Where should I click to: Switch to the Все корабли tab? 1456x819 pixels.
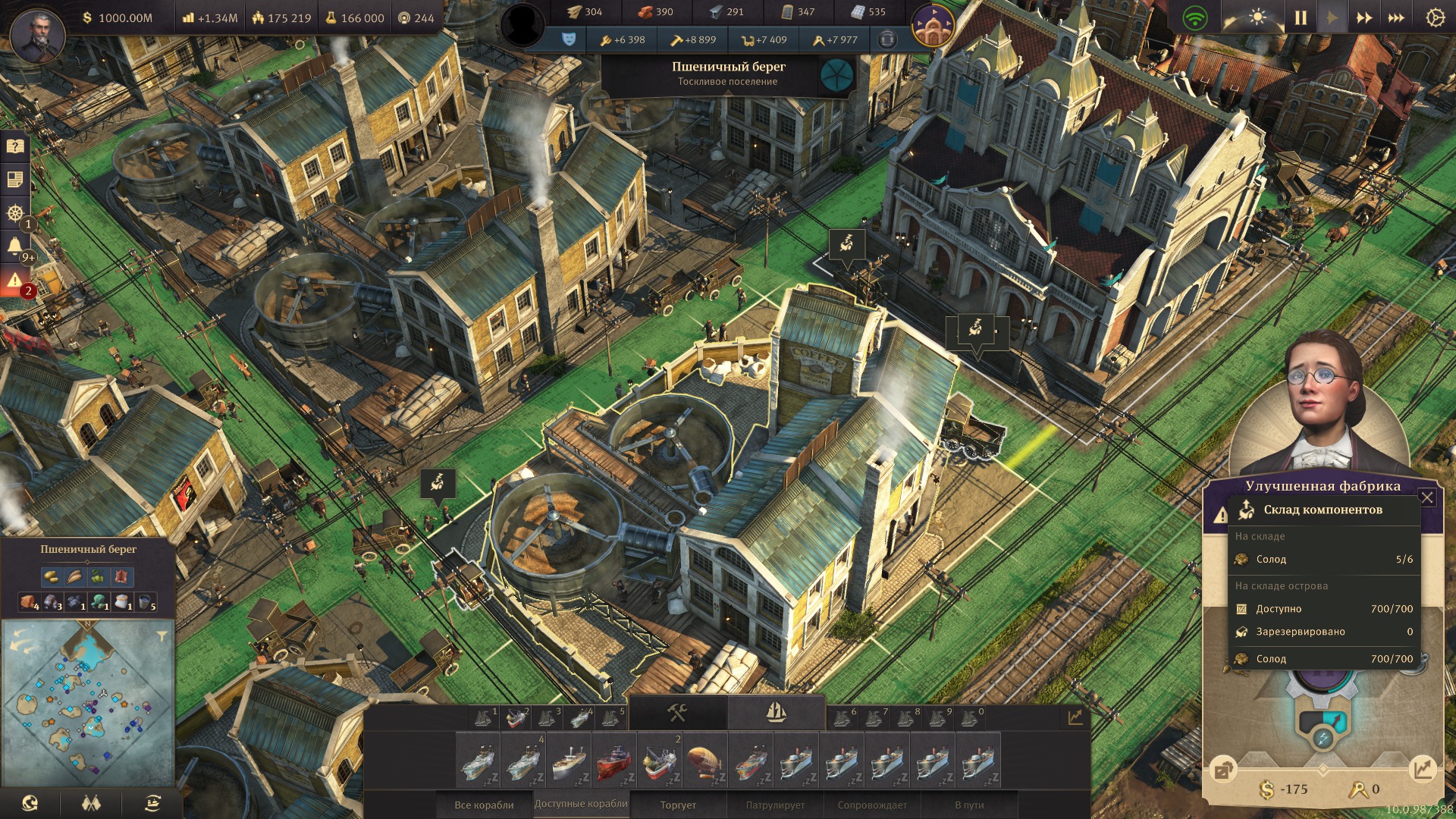pos(484,805)
